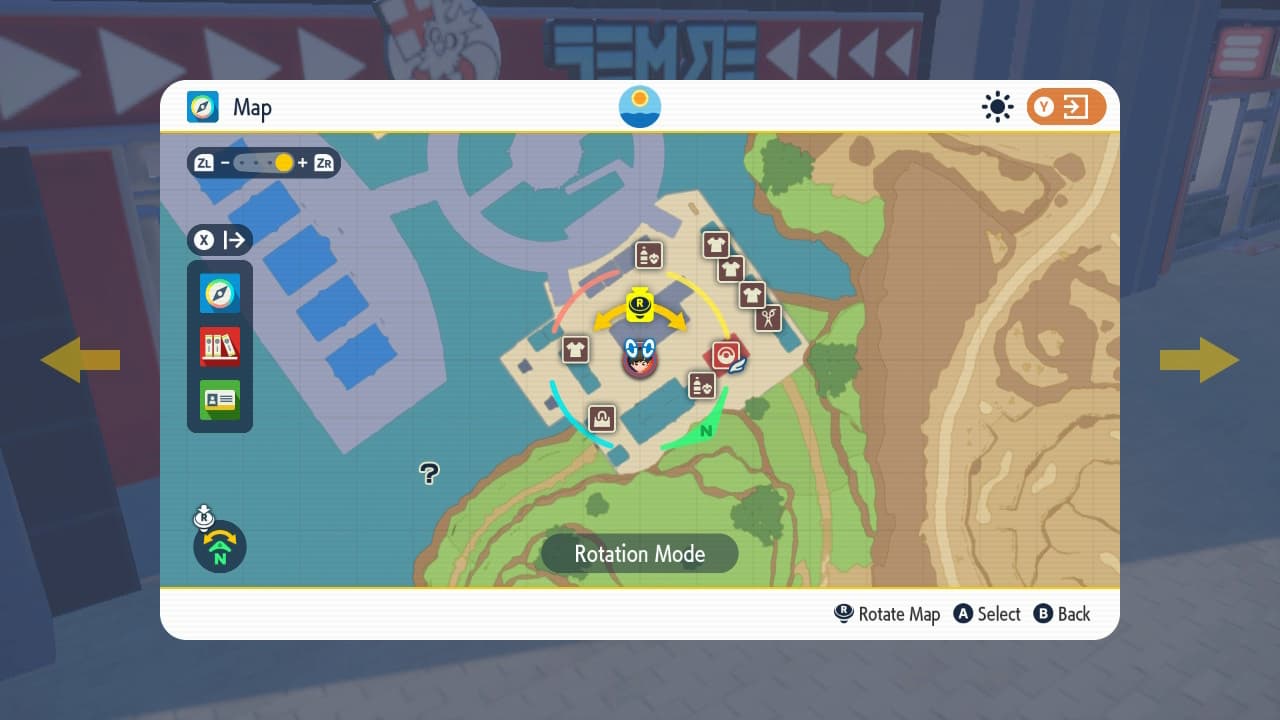Switch to the Map tab
This screenshot has height=720, width=1280.
pos(225,107)
